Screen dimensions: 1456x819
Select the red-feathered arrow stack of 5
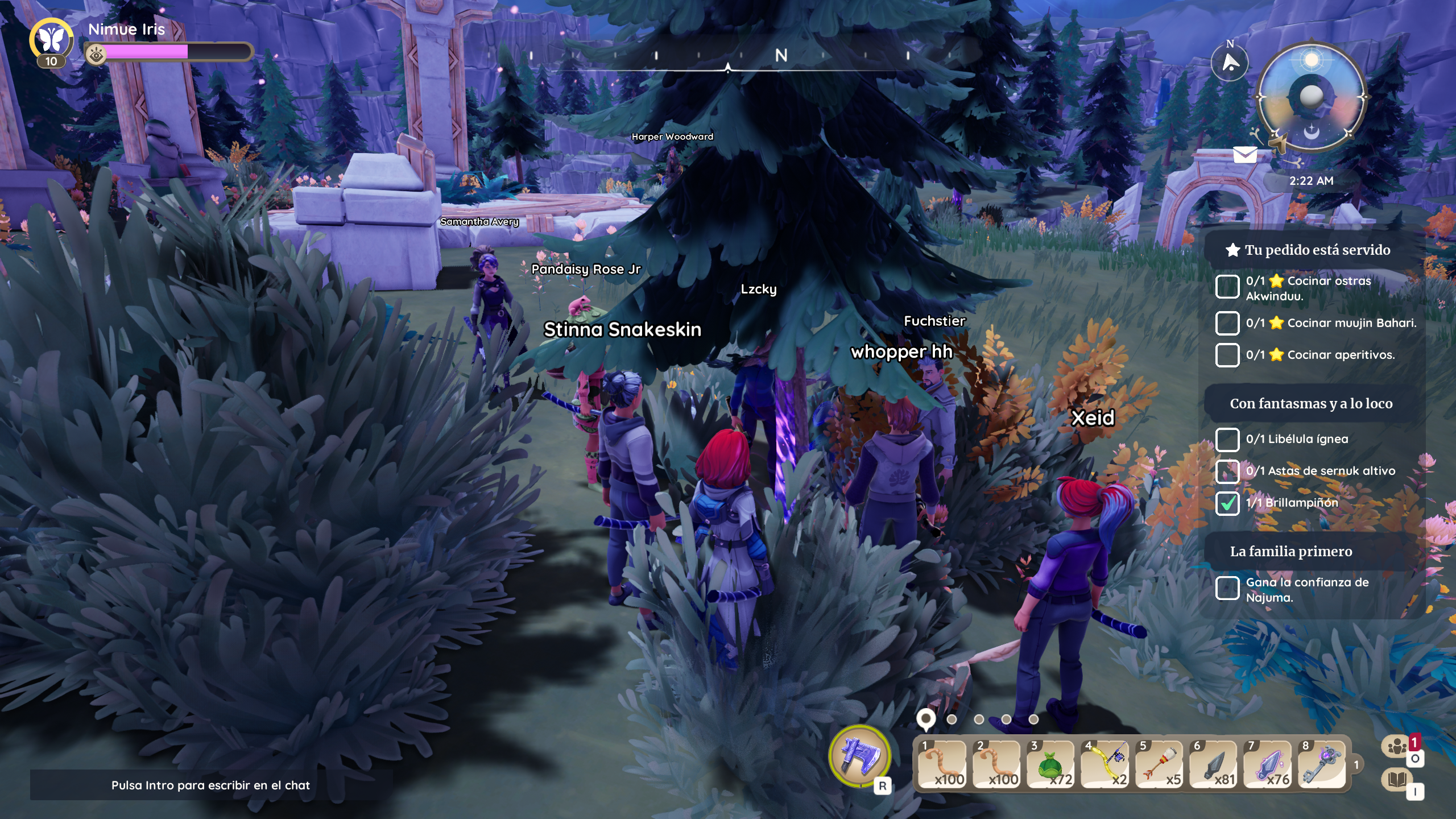1160,765
